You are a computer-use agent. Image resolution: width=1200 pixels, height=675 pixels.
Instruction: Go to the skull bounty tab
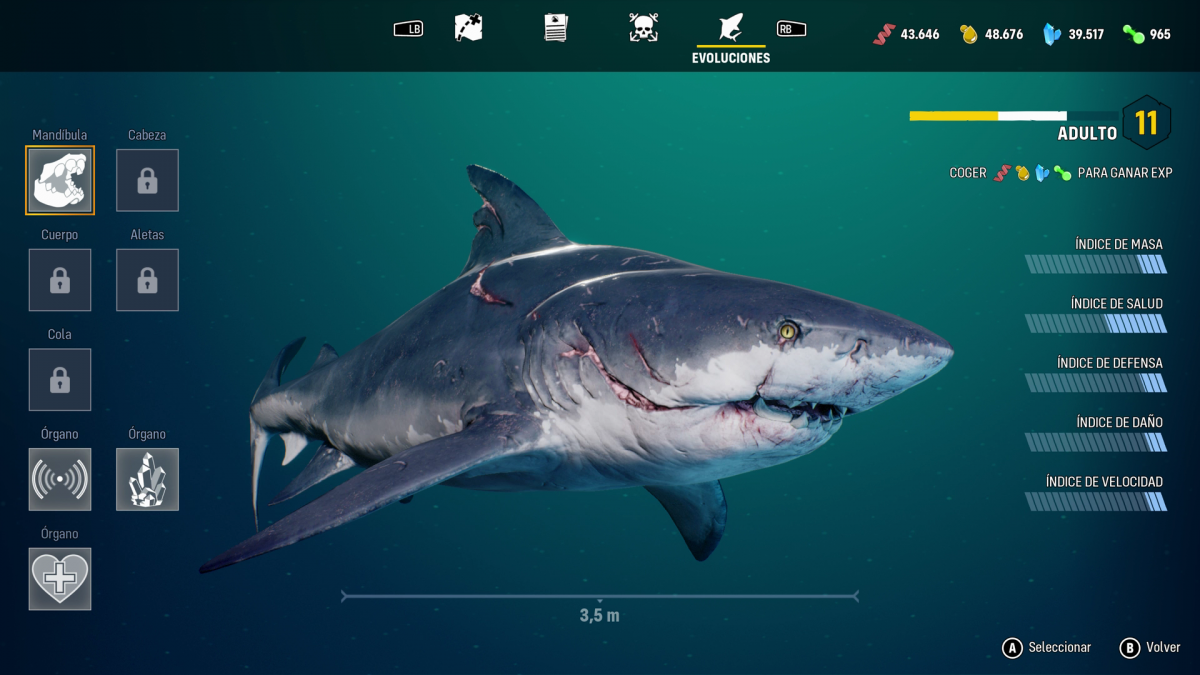(643, 28)
